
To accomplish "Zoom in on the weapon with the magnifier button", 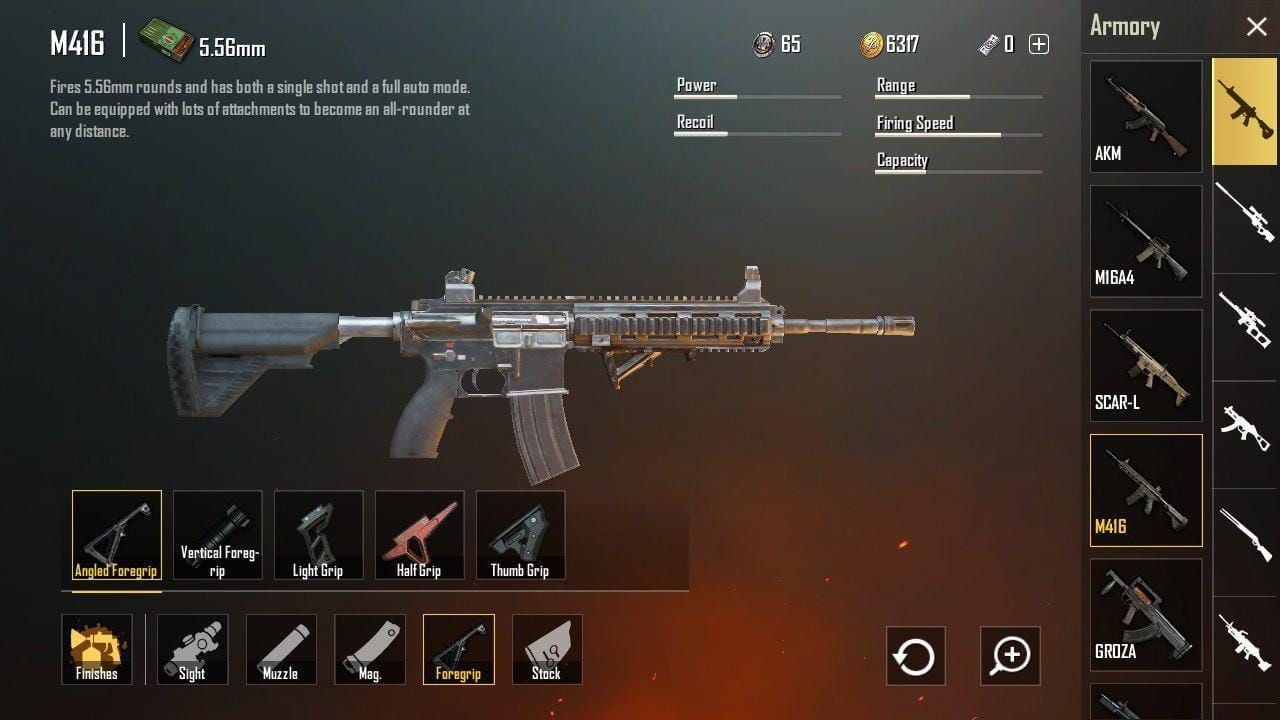I will pos(1010,656).
